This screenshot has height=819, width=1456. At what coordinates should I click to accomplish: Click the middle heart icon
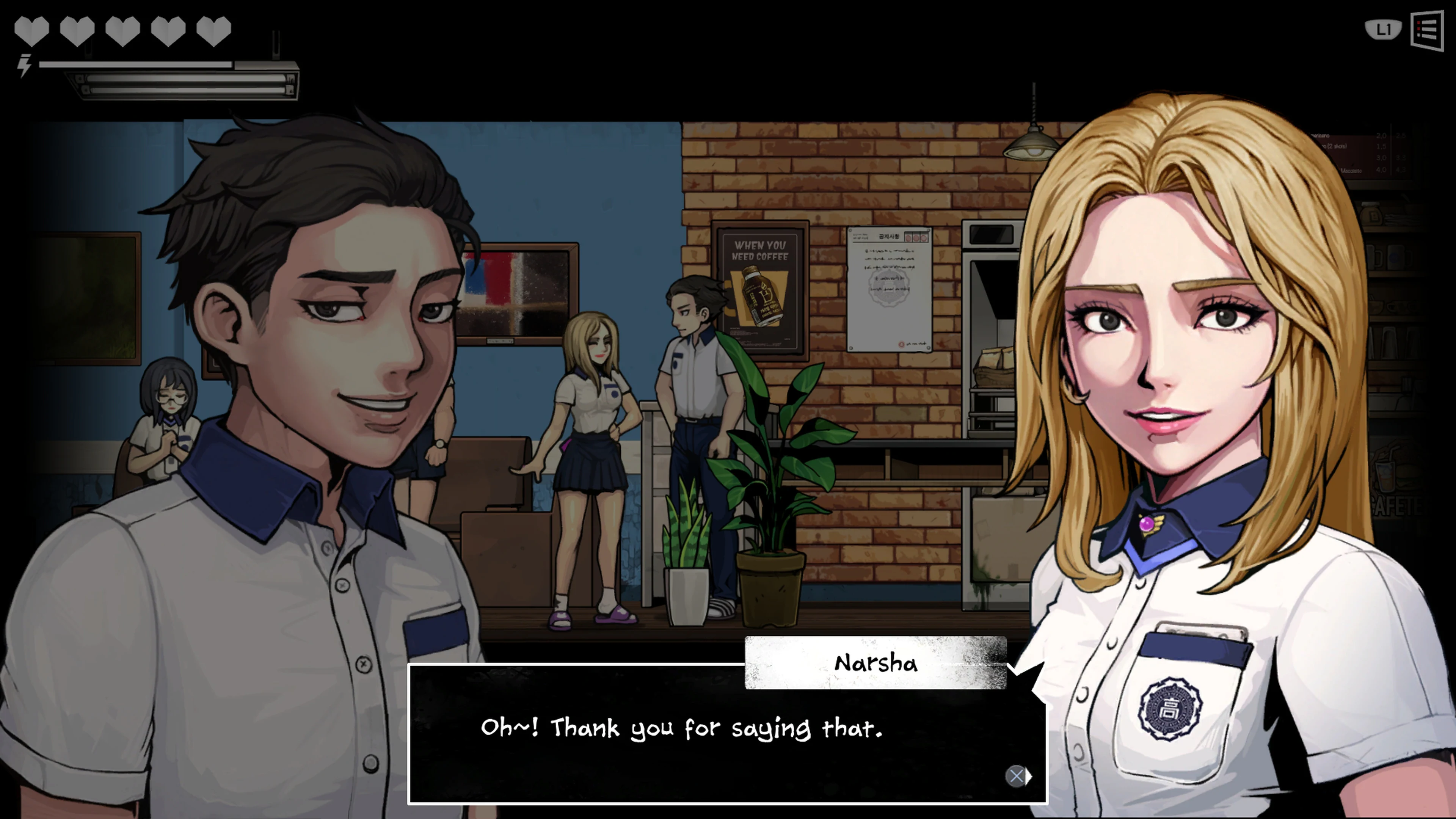click(x=123, y=31)
